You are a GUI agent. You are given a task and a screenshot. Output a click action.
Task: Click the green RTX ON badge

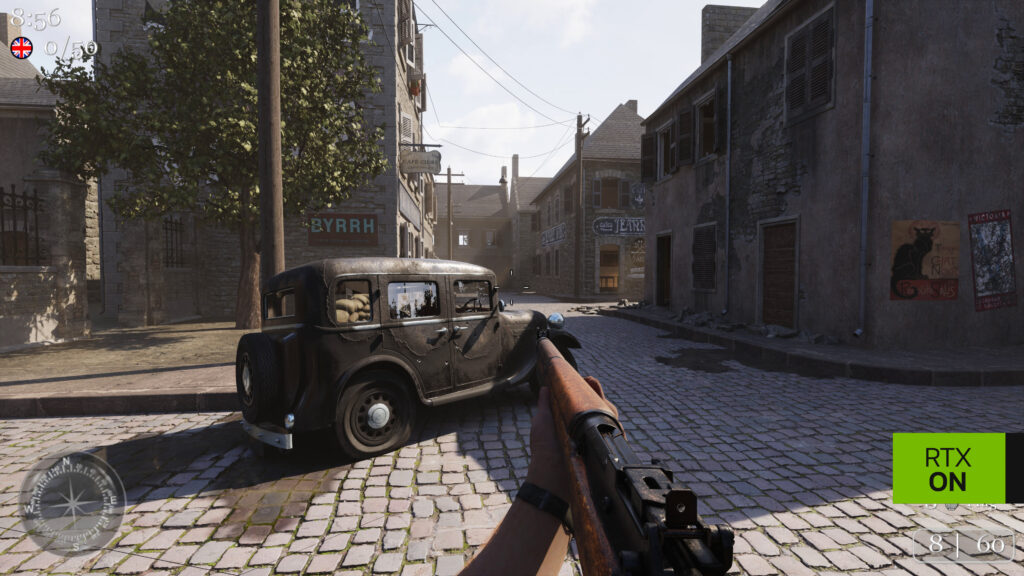[x=948, y=468]
